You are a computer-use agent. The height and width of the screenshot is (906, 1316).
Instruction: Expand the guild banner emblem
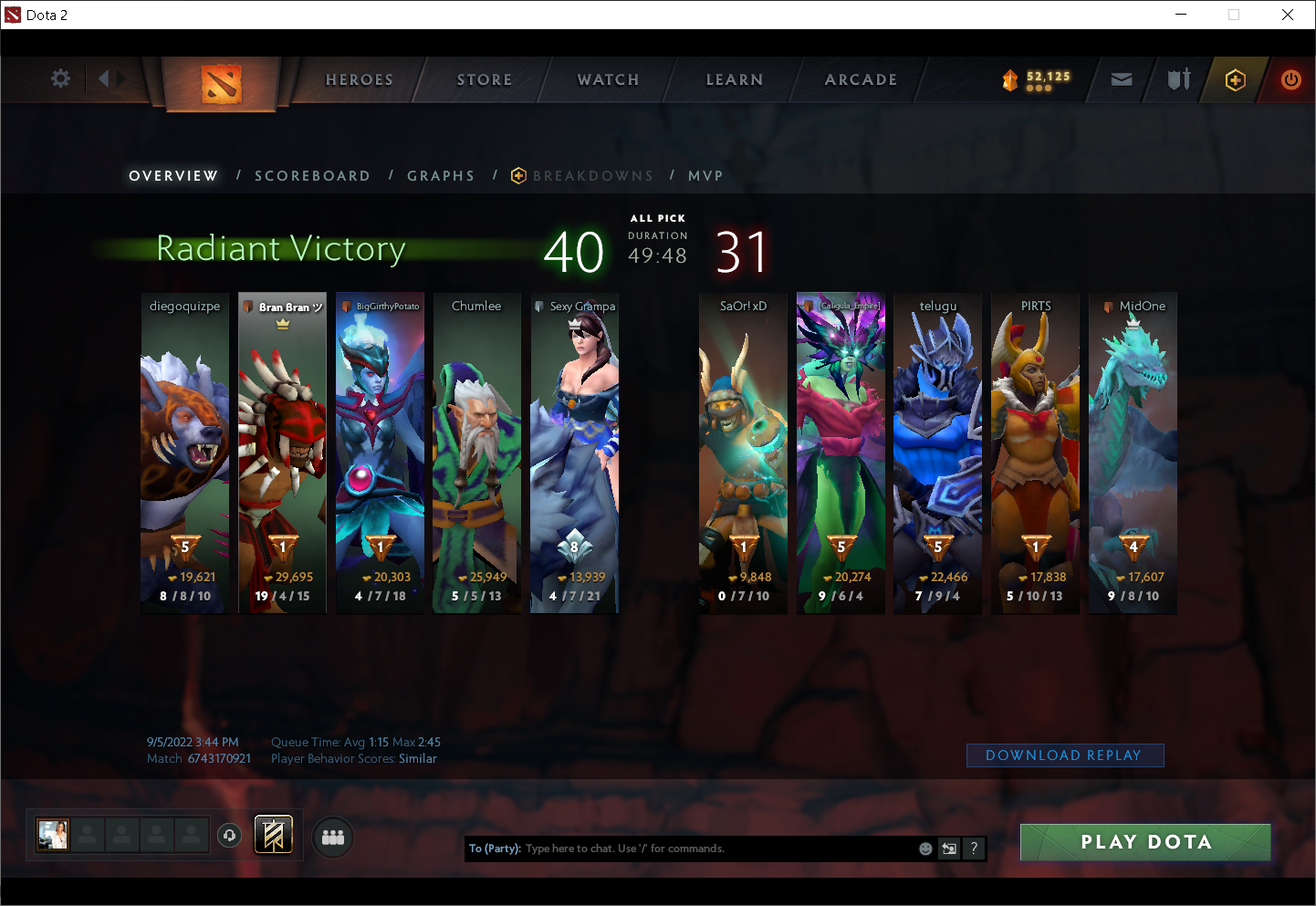click(273, 834)
